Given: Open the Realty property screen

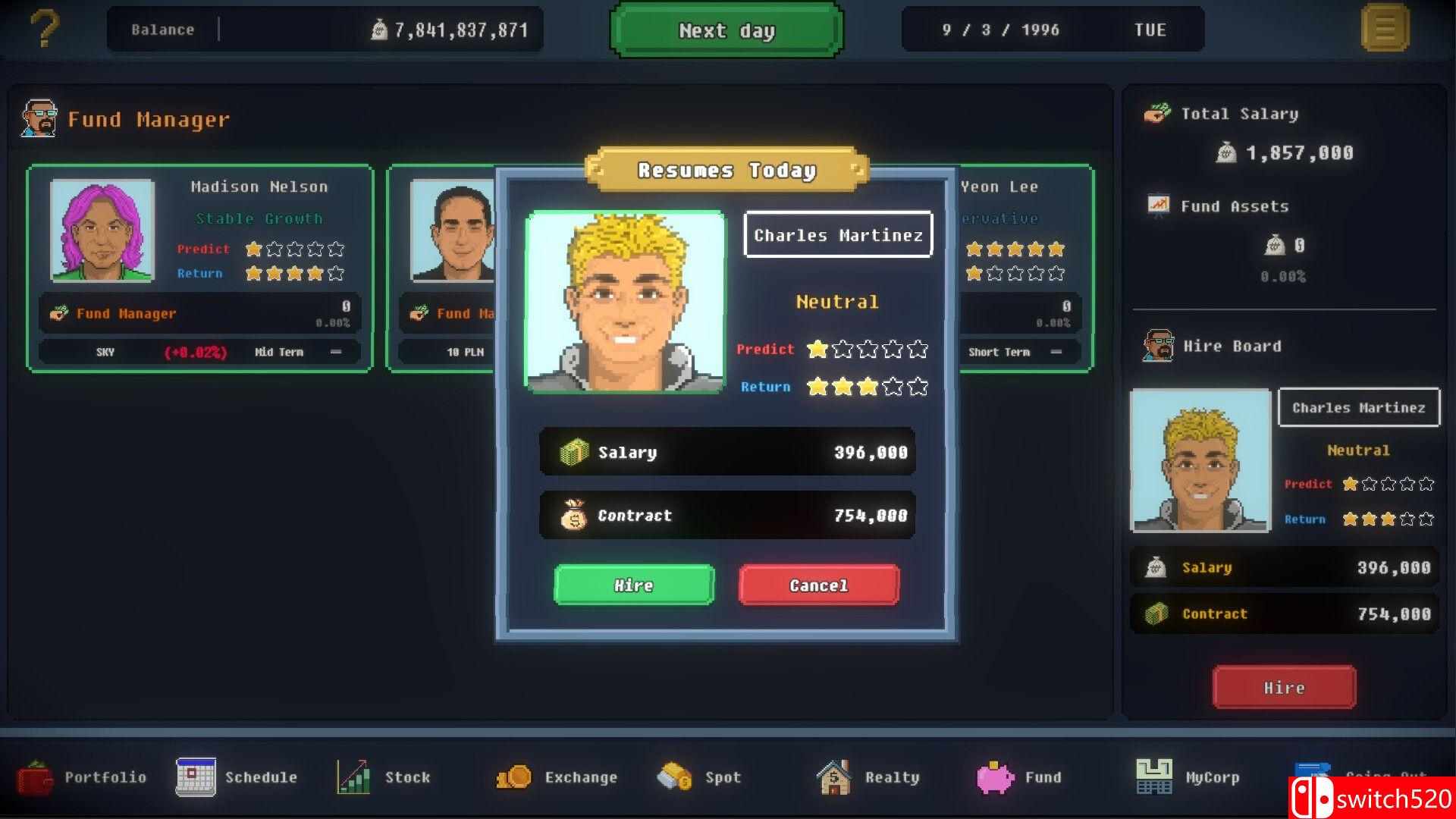Looking at the screenshot, I should (869, 777).
